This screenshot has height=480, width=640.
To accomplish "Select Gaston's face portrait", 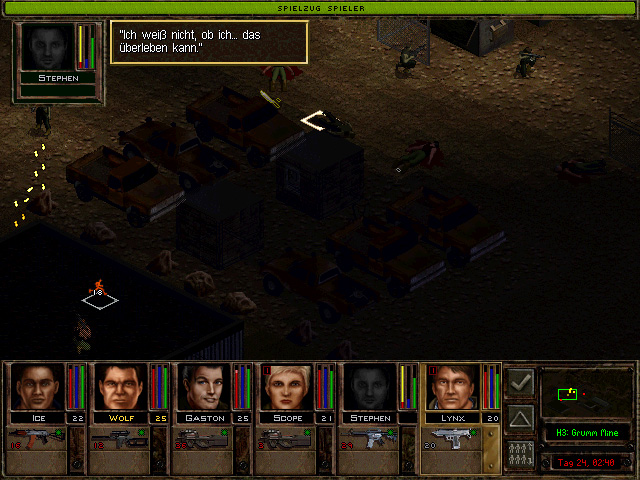I will point(204,387).
